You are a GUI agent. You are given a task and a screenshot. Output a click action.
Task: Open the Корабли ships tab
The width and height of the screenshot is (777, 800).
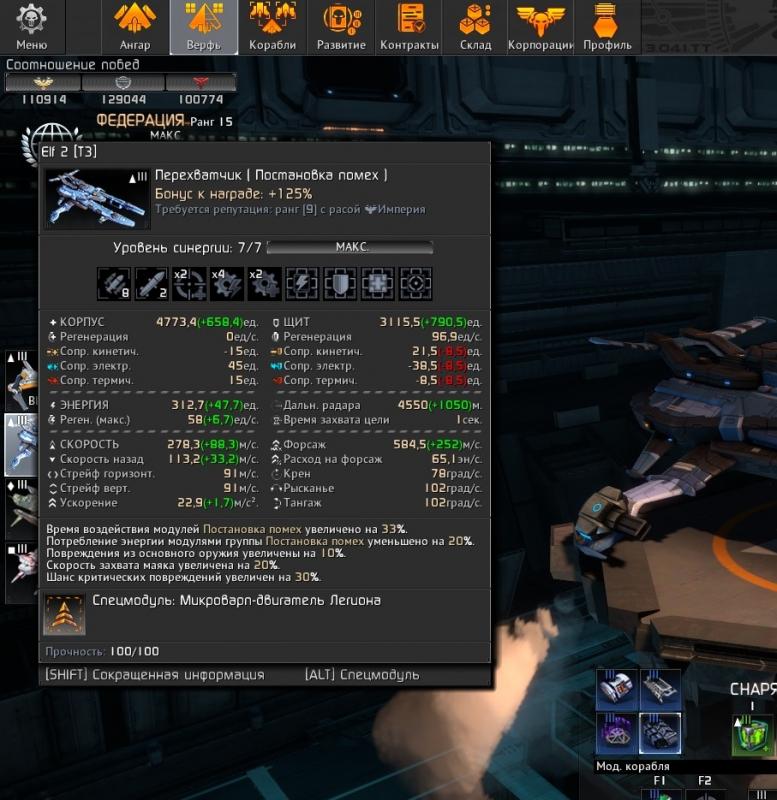[272, 27]
